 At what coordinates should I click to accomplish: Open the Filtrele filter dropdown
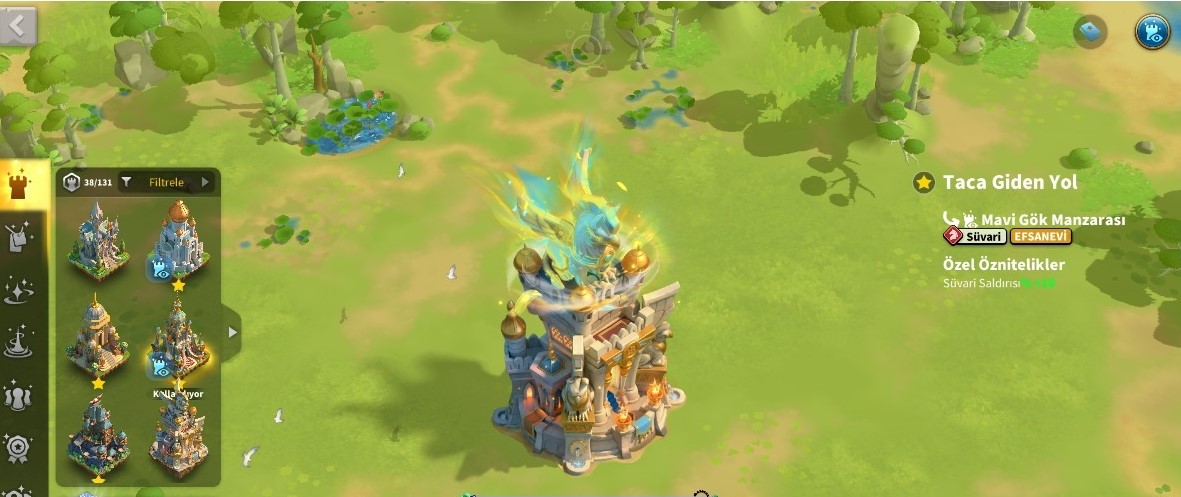pyautogui.click(x=166, y=182)
